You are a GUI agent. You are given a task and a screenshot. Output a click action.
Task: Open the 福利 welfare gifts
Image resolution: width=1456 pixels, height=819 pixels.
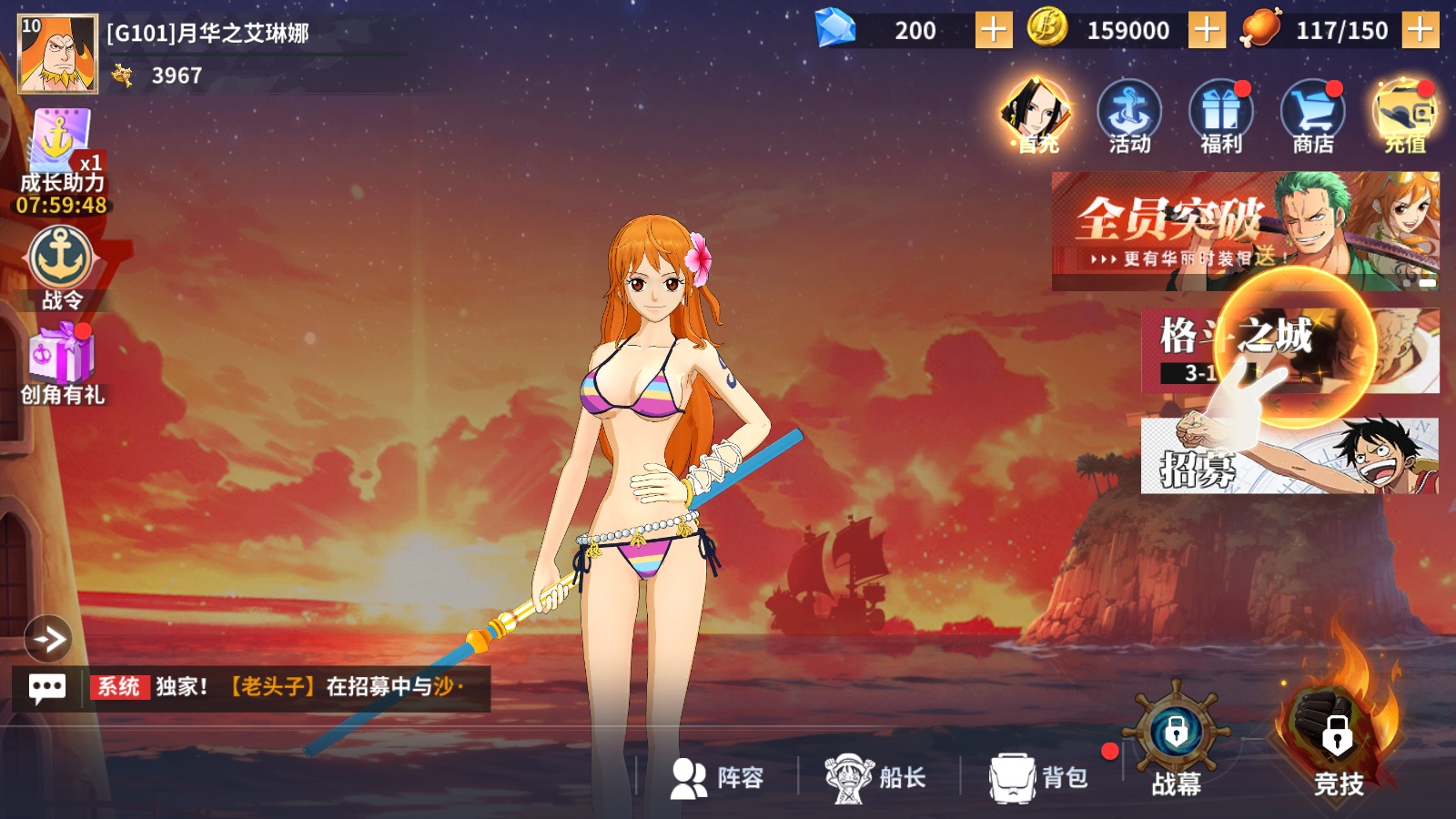(x=1221, y=116)
